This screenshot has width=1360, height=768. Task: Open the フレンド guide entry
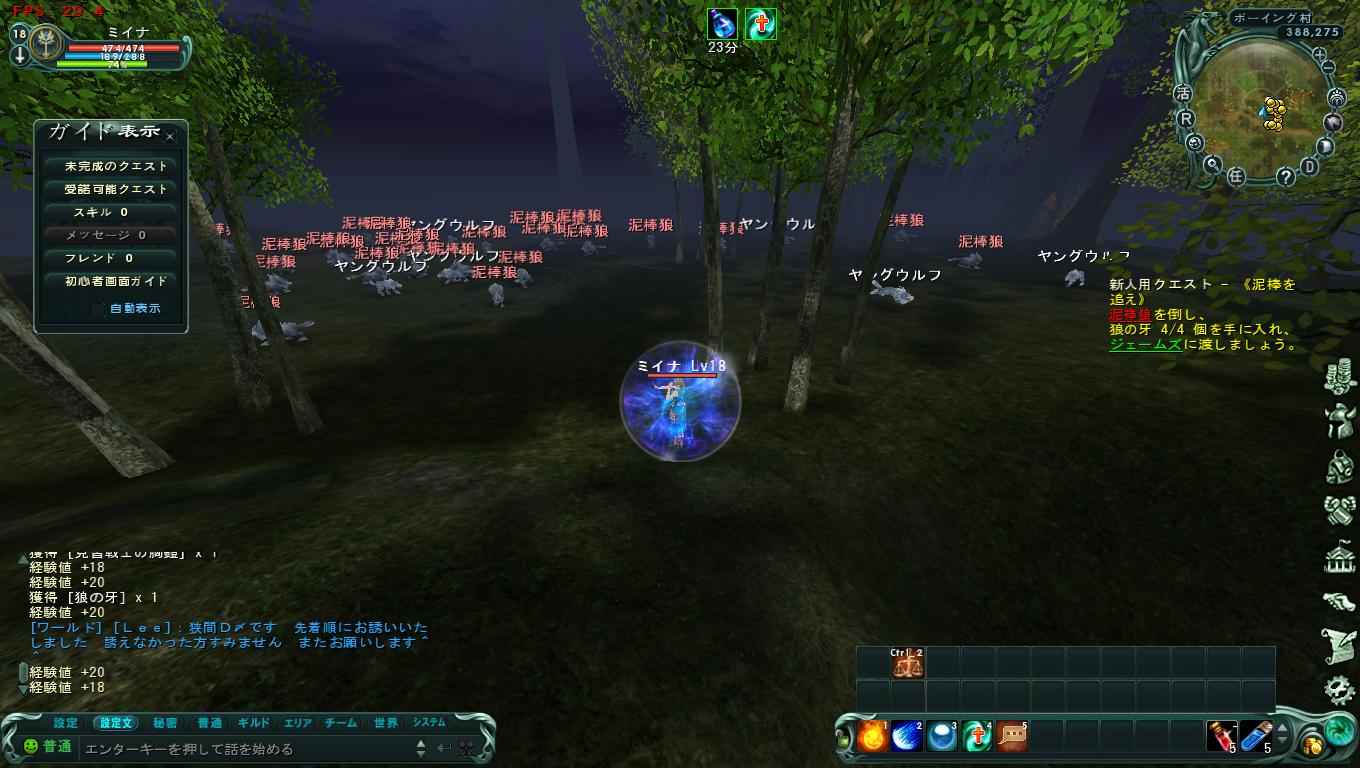(x=110, y=258)
